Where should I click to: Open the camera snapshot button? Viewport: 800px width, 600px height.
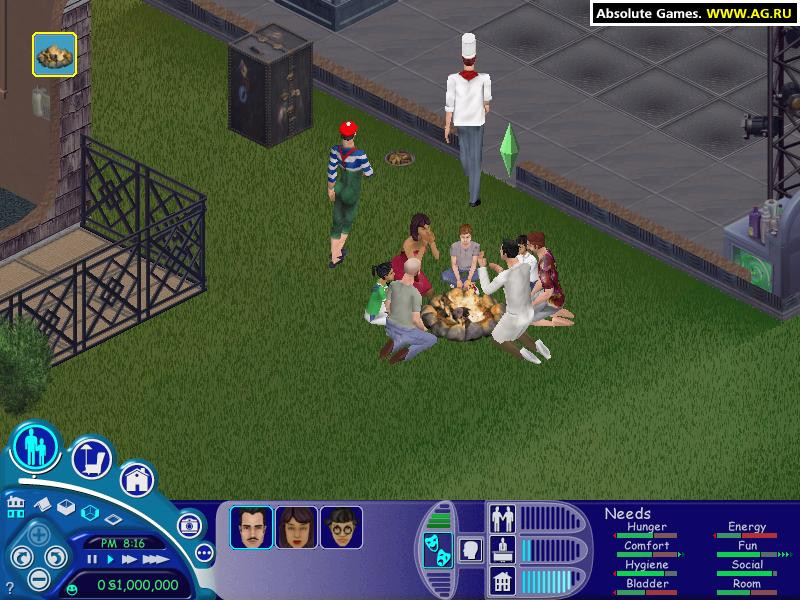point(188,525)
